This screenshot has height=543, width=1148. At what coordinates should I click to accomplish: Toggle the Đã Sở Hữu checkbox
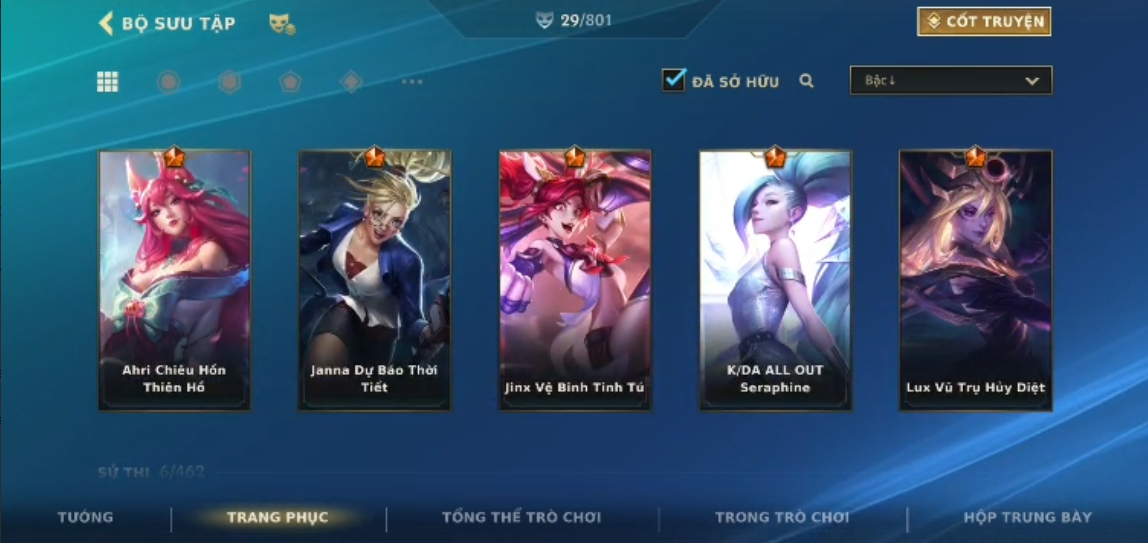(674, 81)
